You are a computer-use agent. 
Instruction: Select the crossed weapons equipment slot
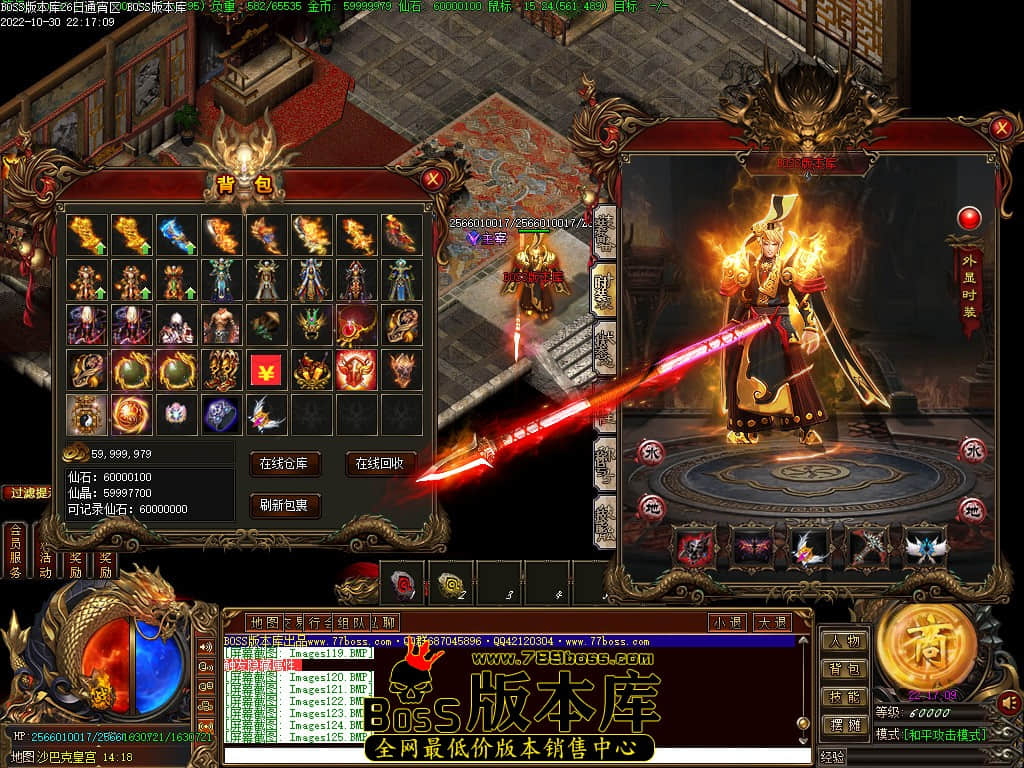pos(867,547)
